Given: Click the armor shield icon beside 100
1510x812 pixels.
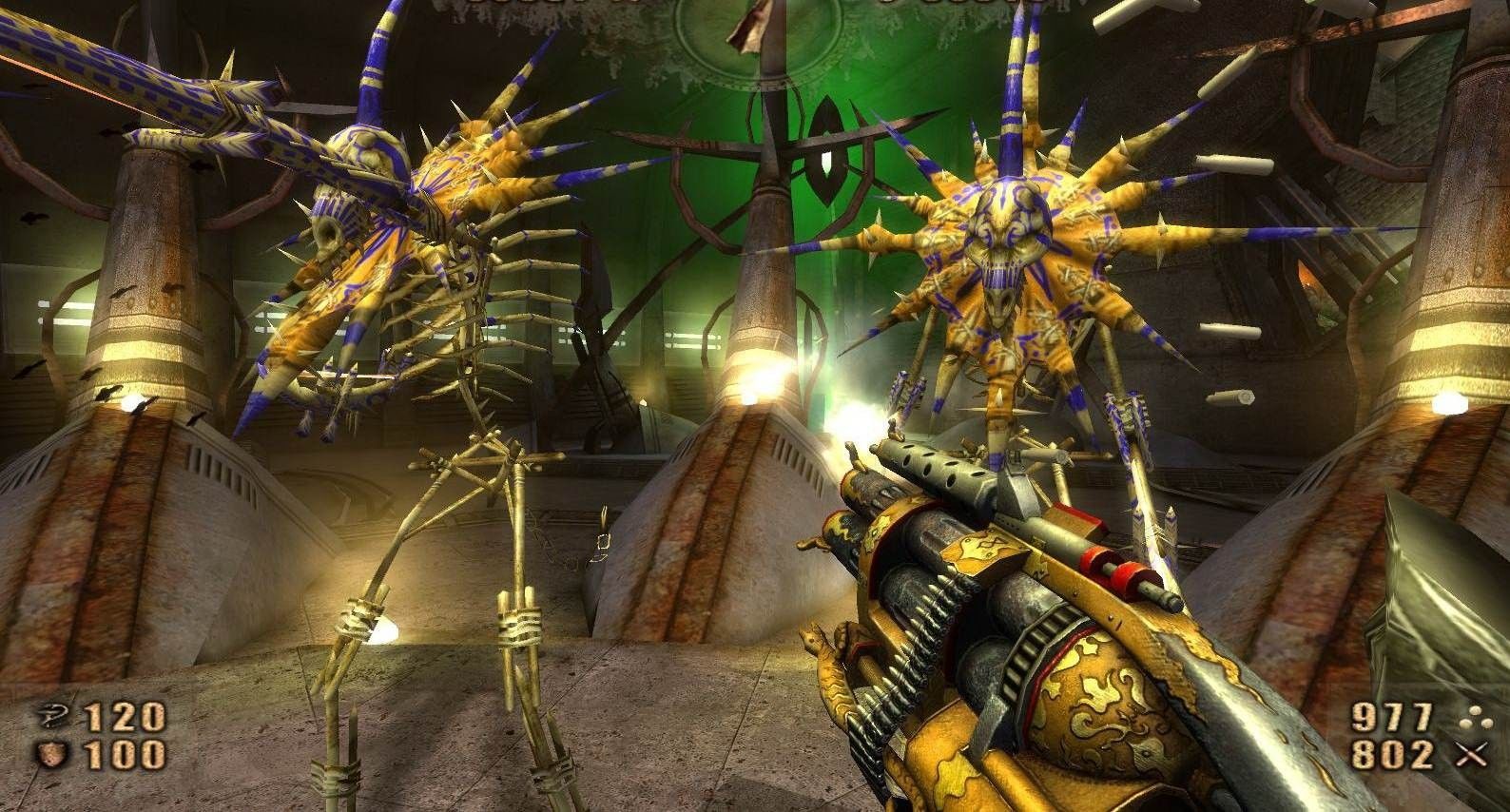Looking at the screenshot, I should 48,755.
